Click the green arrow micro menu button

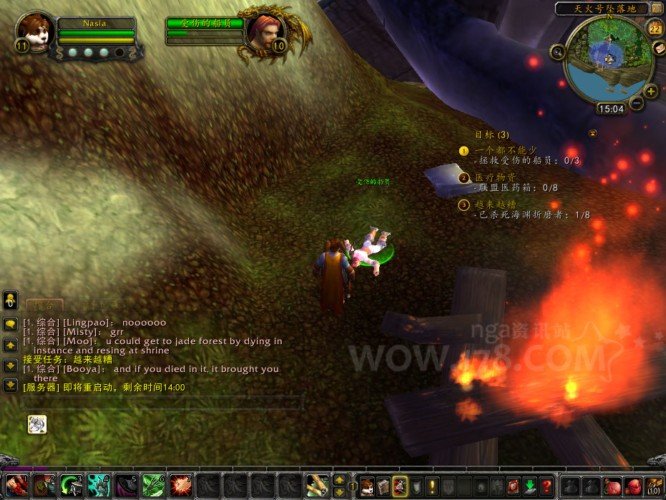[529, 487]
